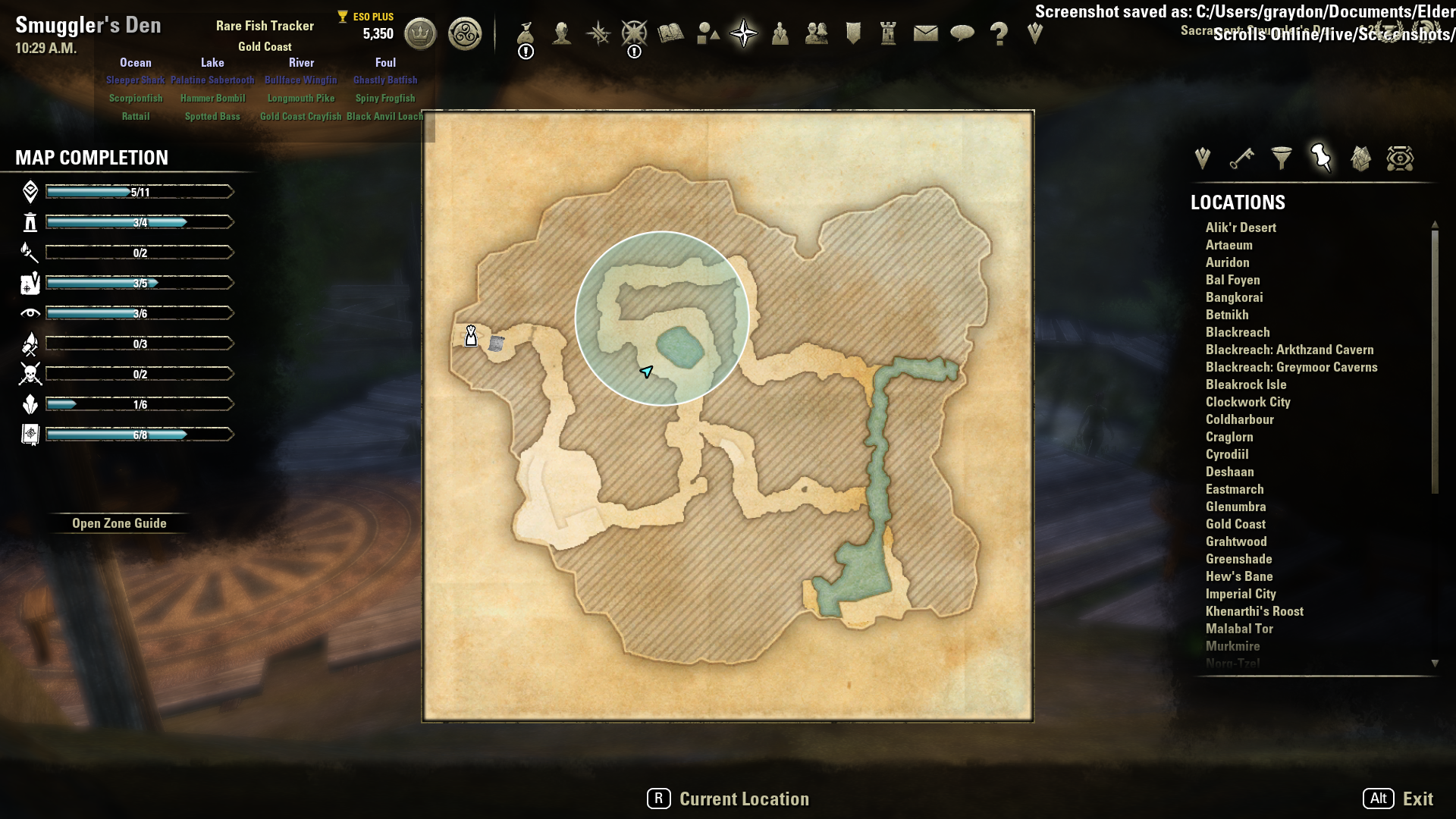Select Cyrodiil in the locations list

(x=1227, y=454)
